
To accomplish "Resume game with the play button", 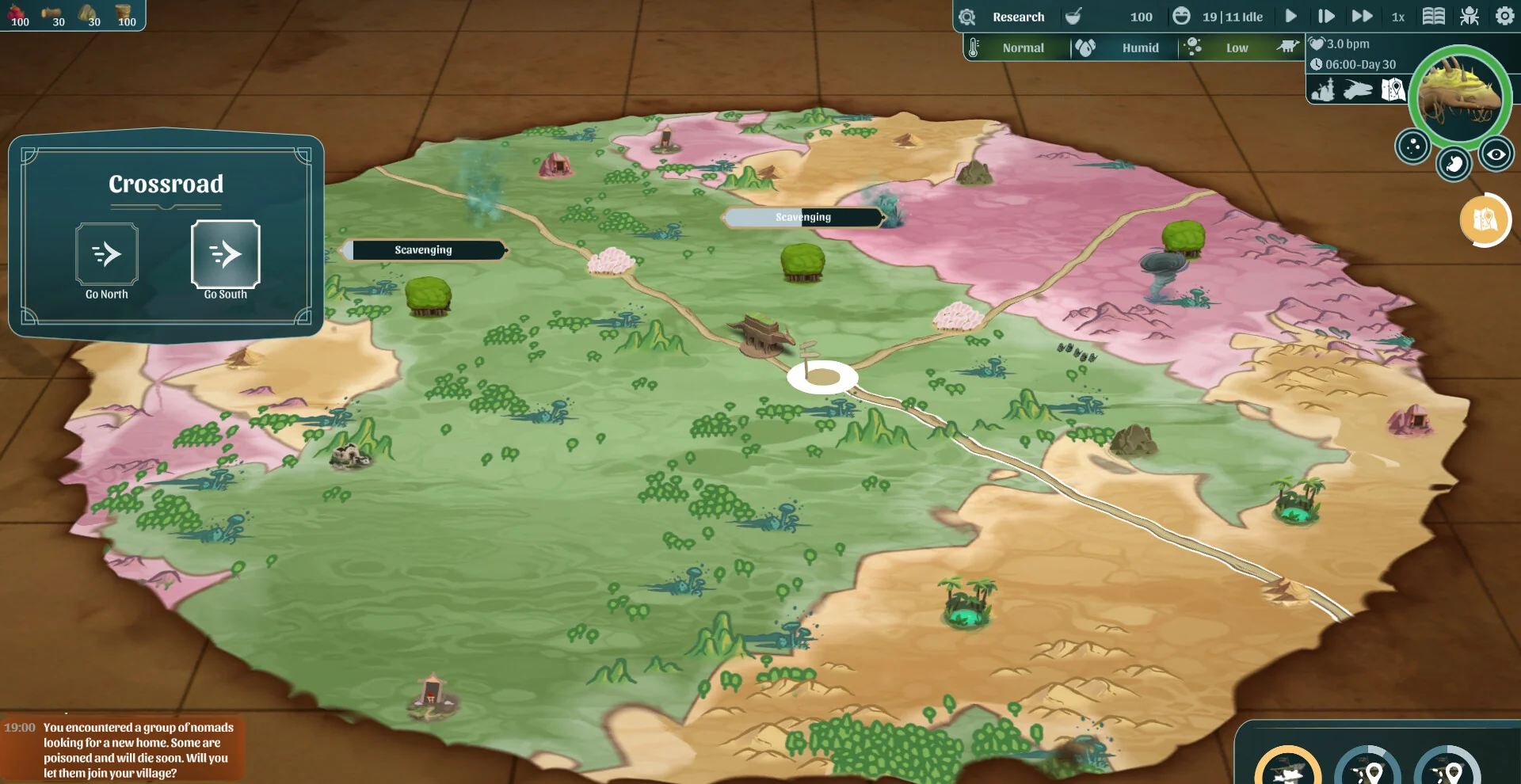I will [x=1290, y=16].
